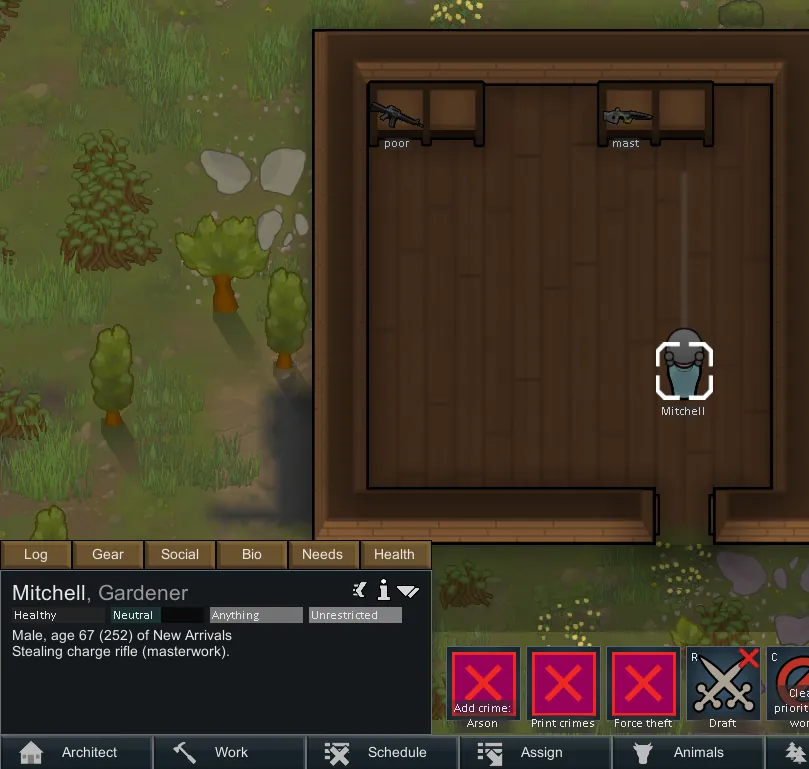Switch to the Gear tab
Image resolution: width=809 pixels, height=769 pixels.
click(x=108, y=554)
